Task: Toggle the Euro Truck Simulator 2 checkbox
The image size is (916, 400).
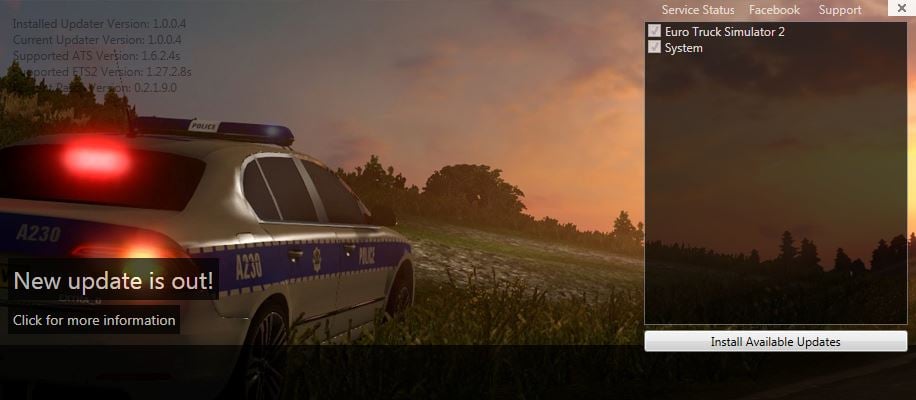Action: click(655, 31)
